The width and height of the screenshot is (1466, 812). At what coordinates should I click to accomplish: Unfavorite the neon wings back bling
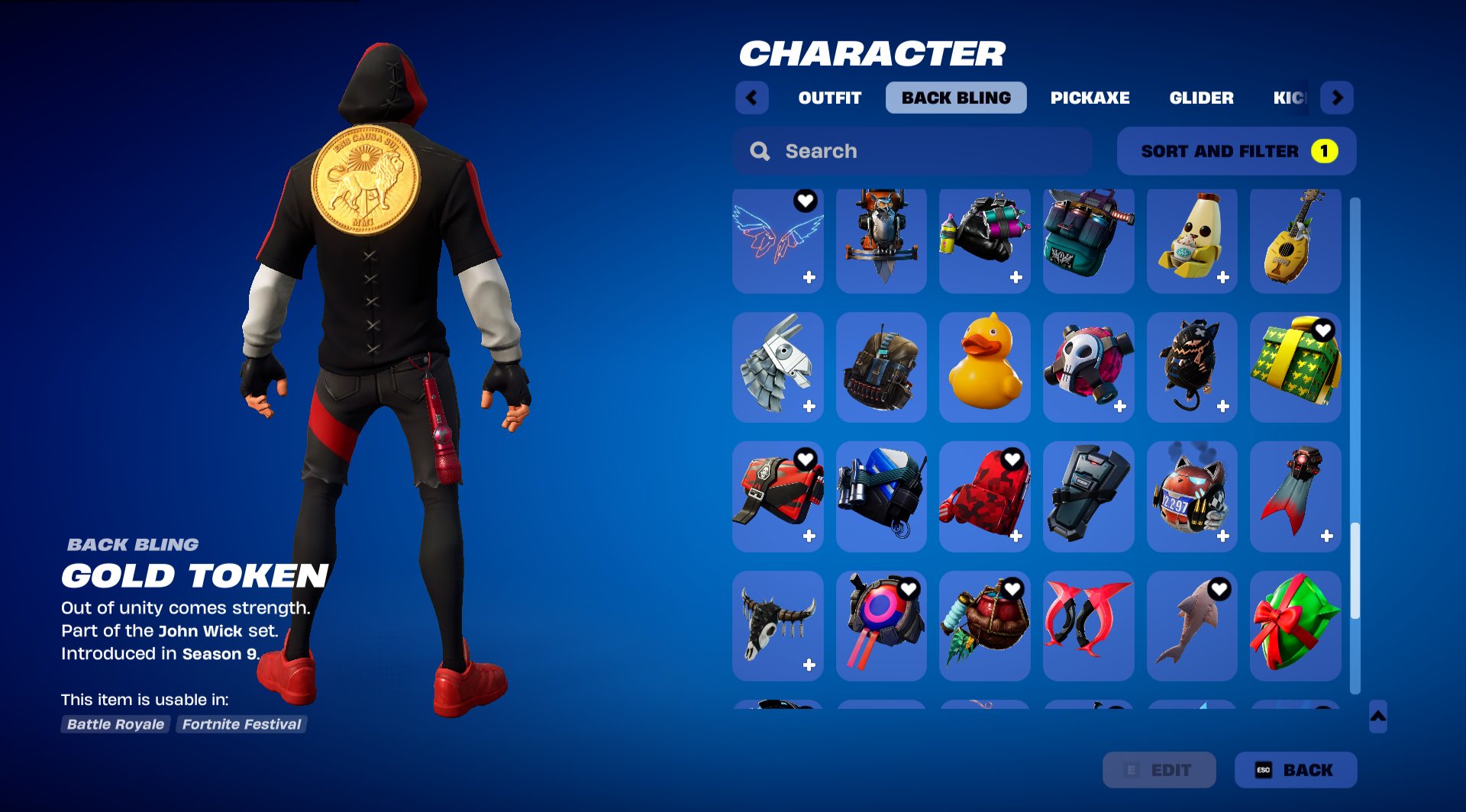click(x=805, y=201)
